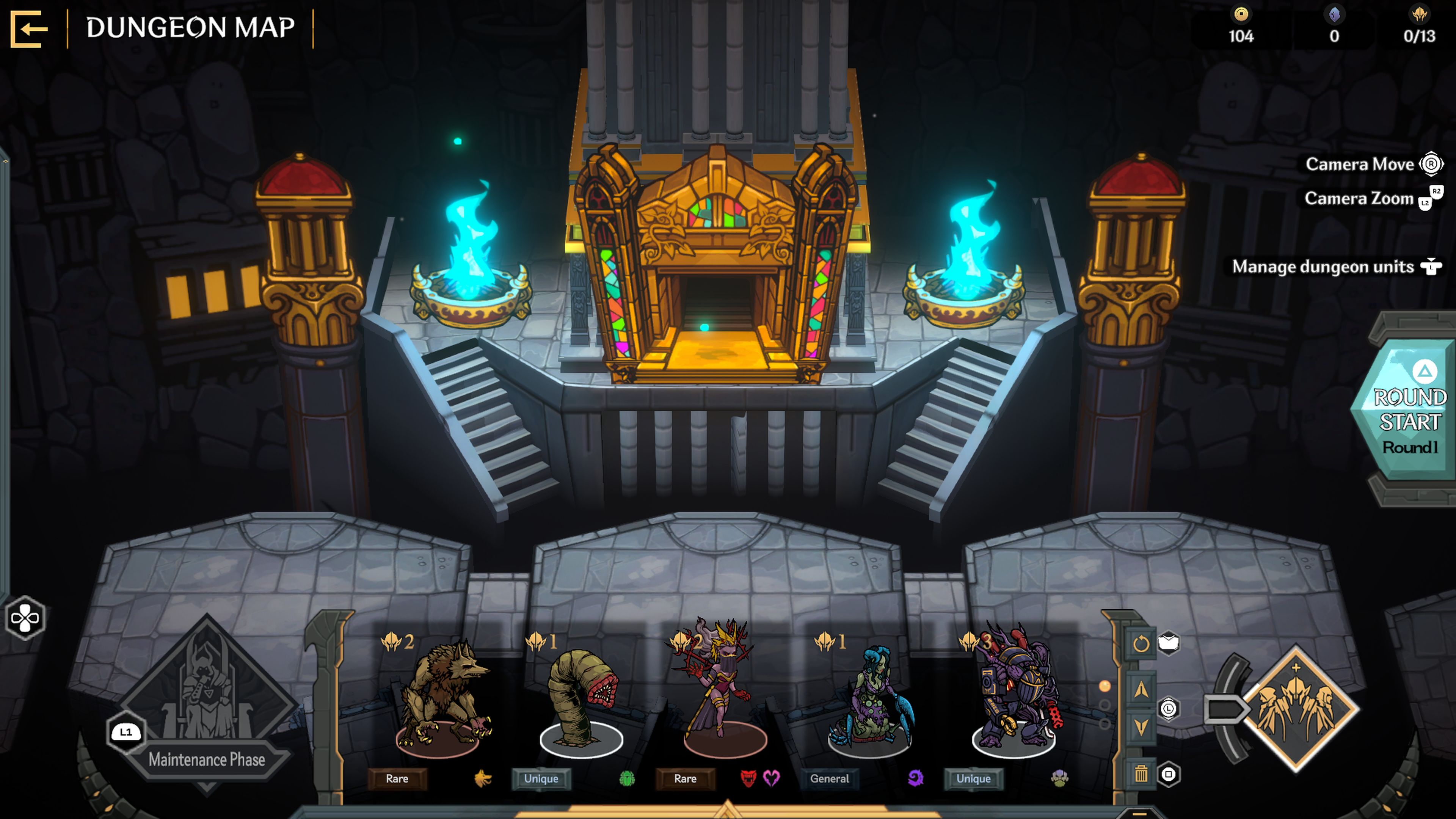Click the Maintenance Phase banner
Image resolution: width=1456 pixels, height=819 pixels.
208,759
